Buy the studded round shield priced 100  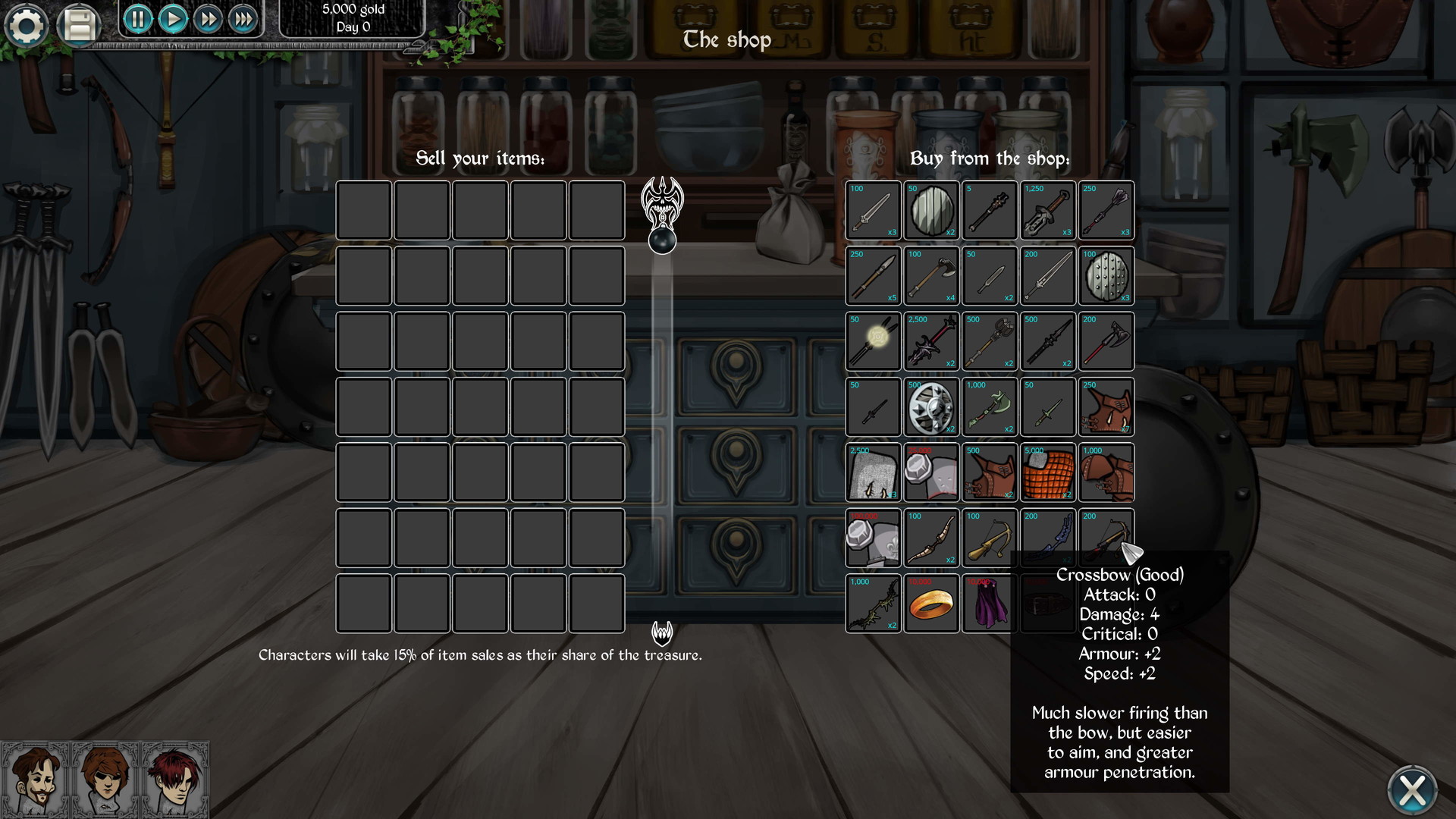coord(1106,275)
